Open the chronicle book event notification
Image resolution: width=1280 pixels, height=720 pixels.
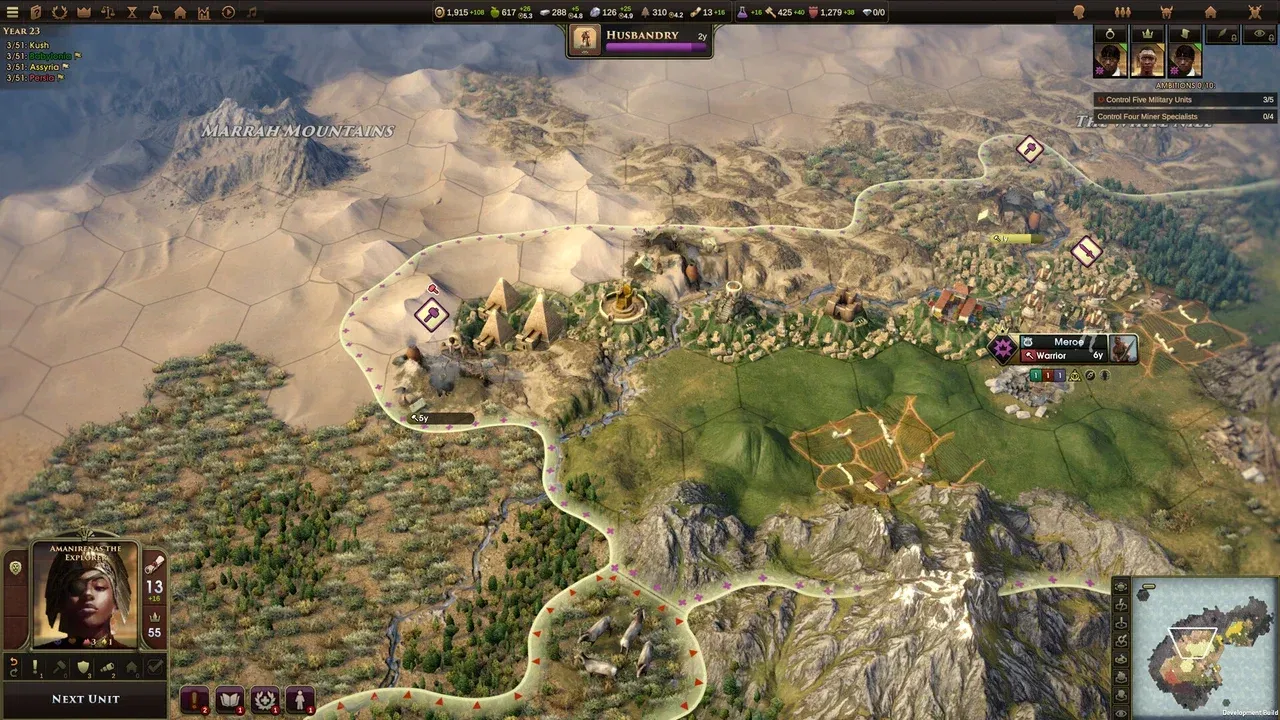tap(228, 699)
